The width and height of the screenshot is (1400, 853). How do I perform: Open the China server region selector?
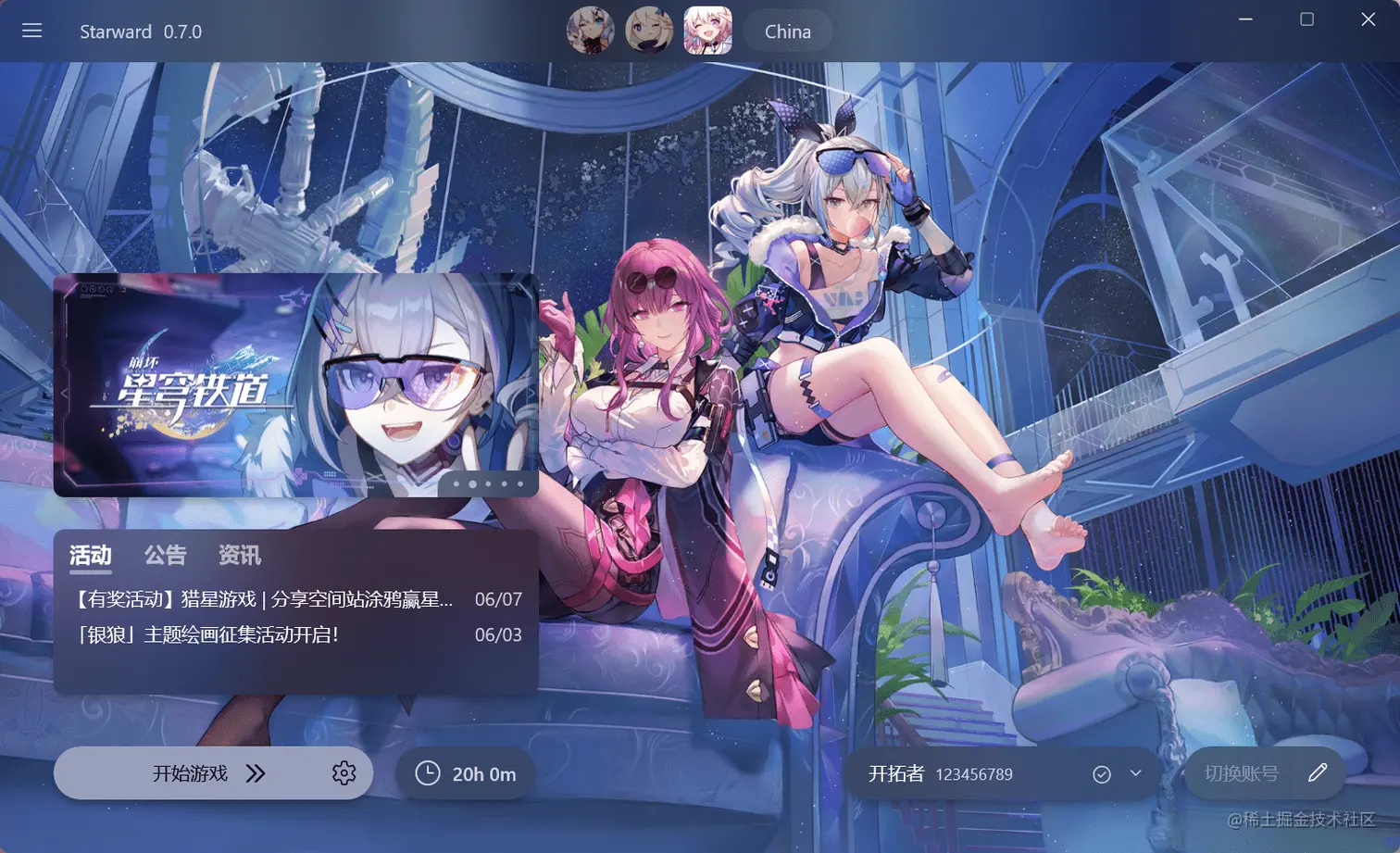[x=787, y=31]
